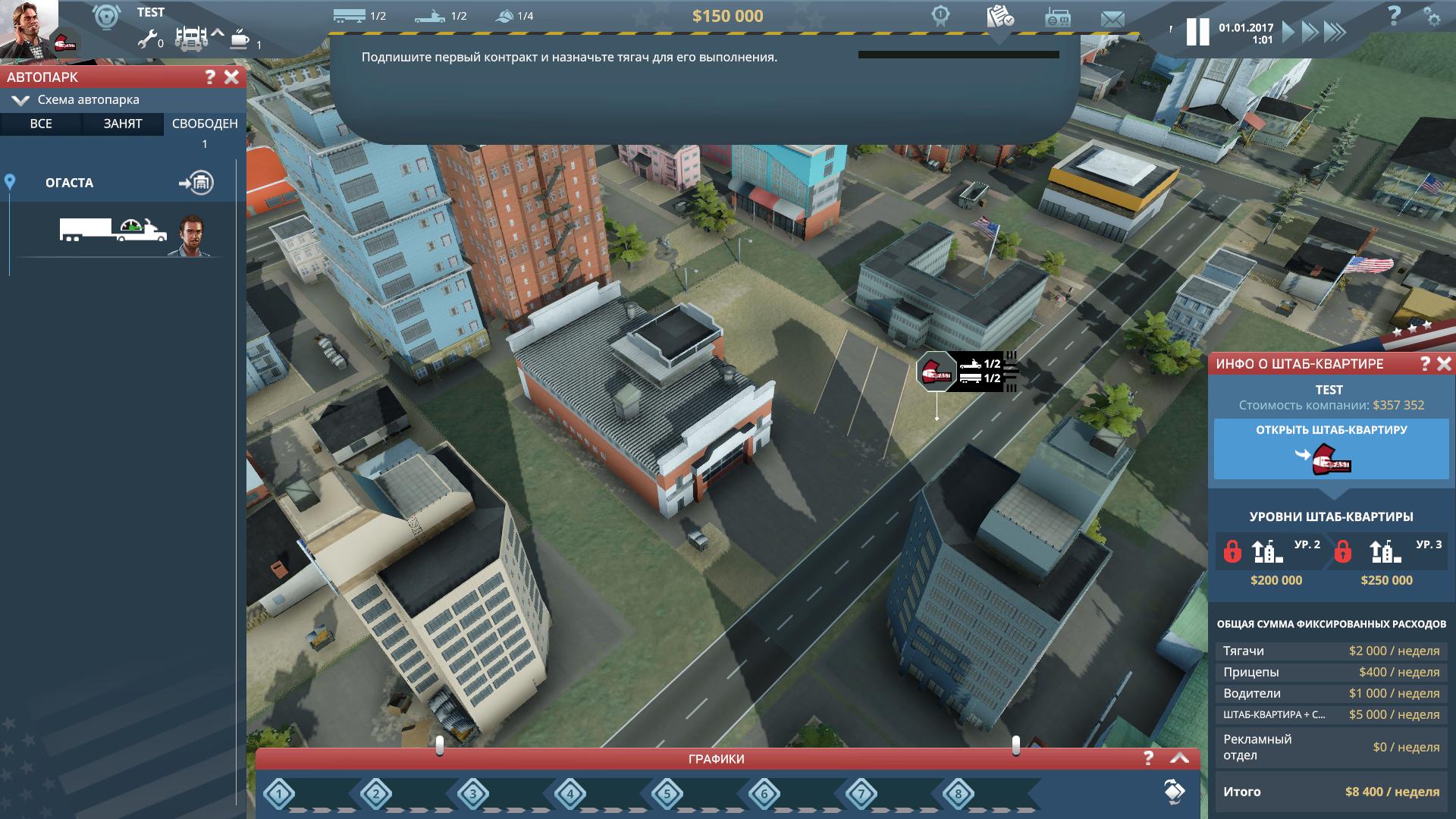The image size is (1456, 819).
Task: Set game speed to triple fast-forward
Action: click(x=1335, y=32)
